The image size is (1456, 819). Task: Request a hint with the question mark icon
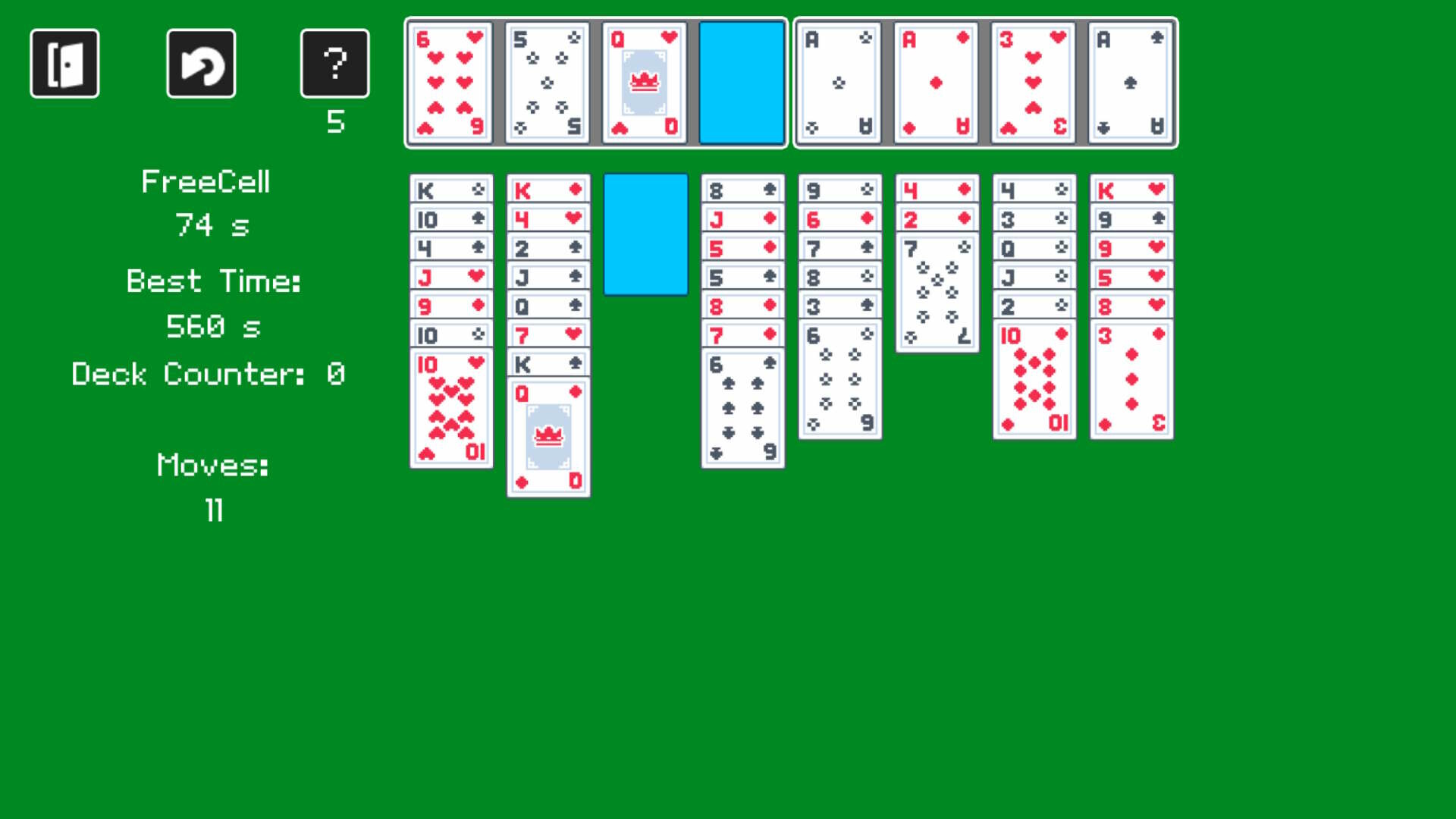334,63
